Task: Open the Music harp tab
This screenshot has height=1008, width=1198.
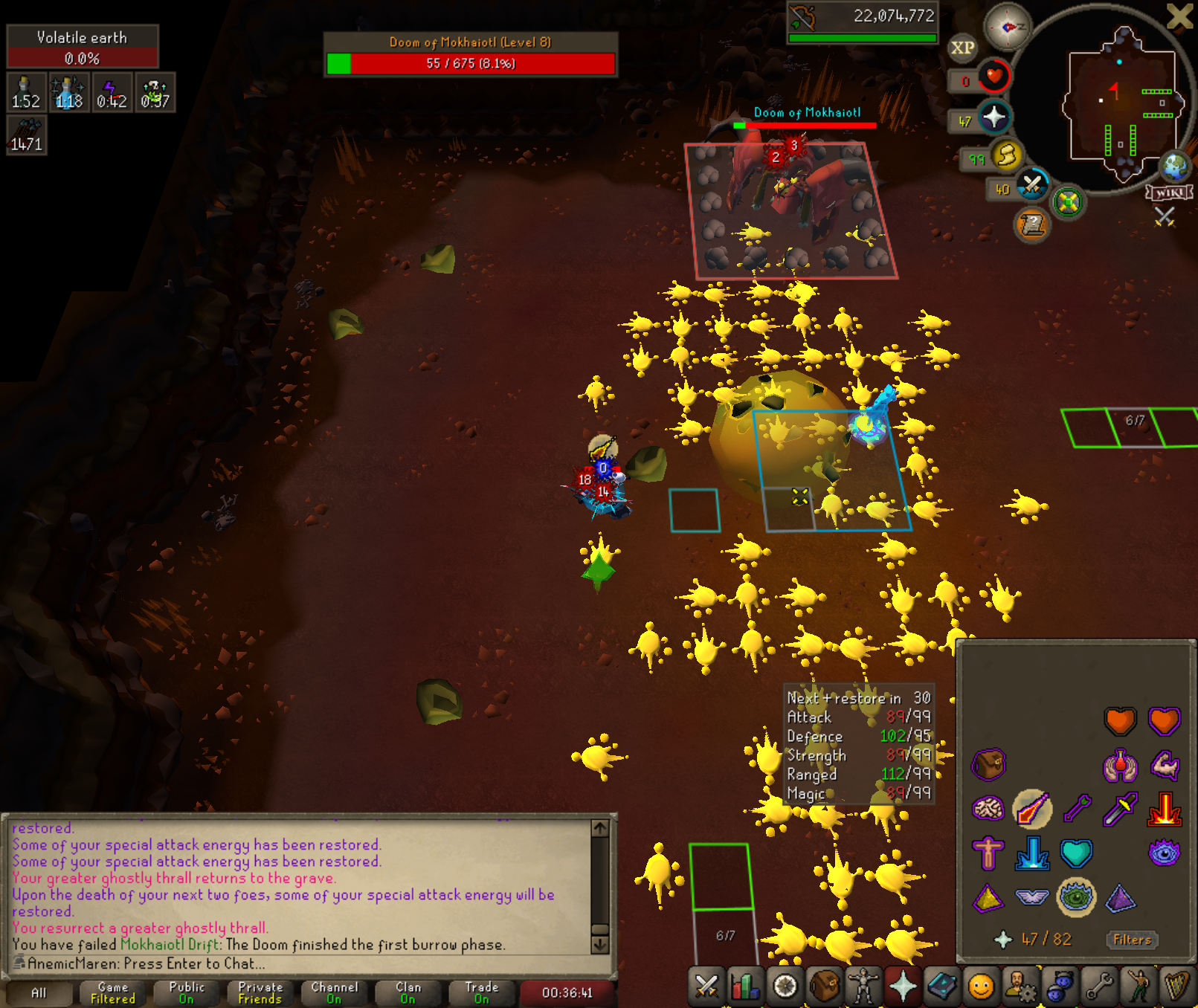Action: click(1177, 986)
